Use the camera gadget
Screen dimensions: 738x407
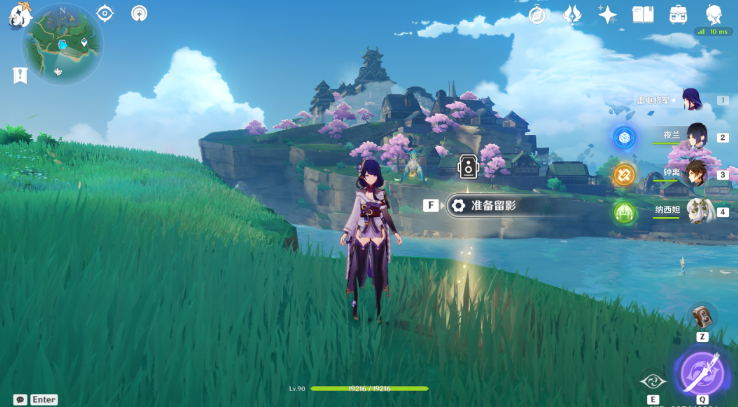702,317
